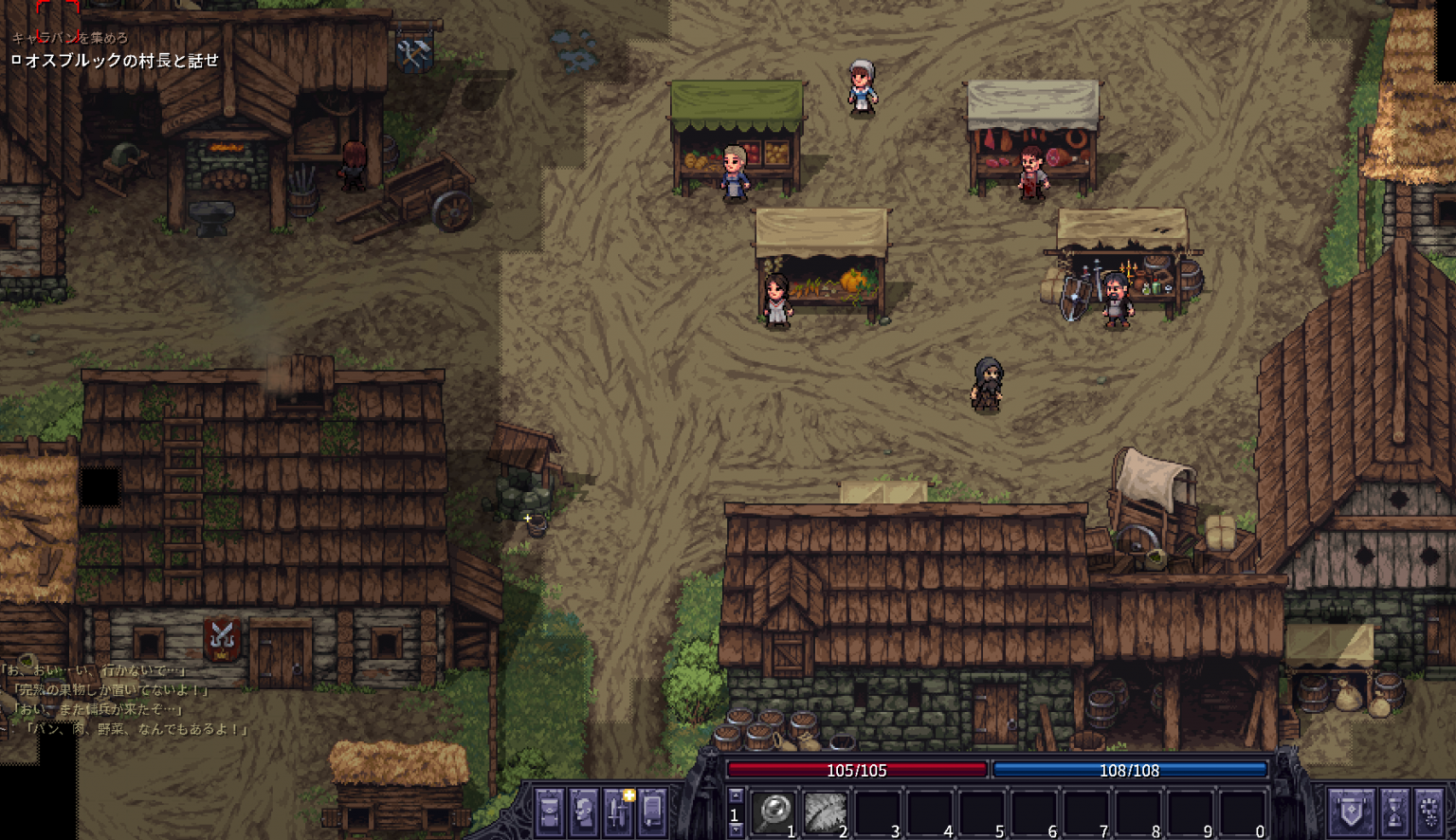The image size is (1456, 840).
Task: Select the feather leaf hotbar slot
Action: [x=825, y=813]
